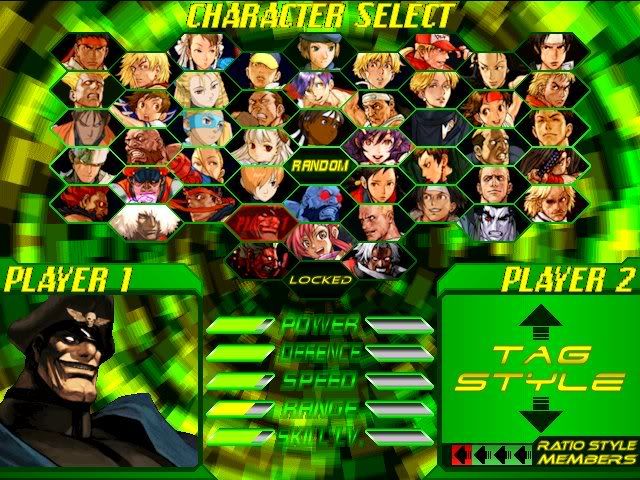Choose the LOCKED character tile
The image size is (640, 480).
coord(320,279)
